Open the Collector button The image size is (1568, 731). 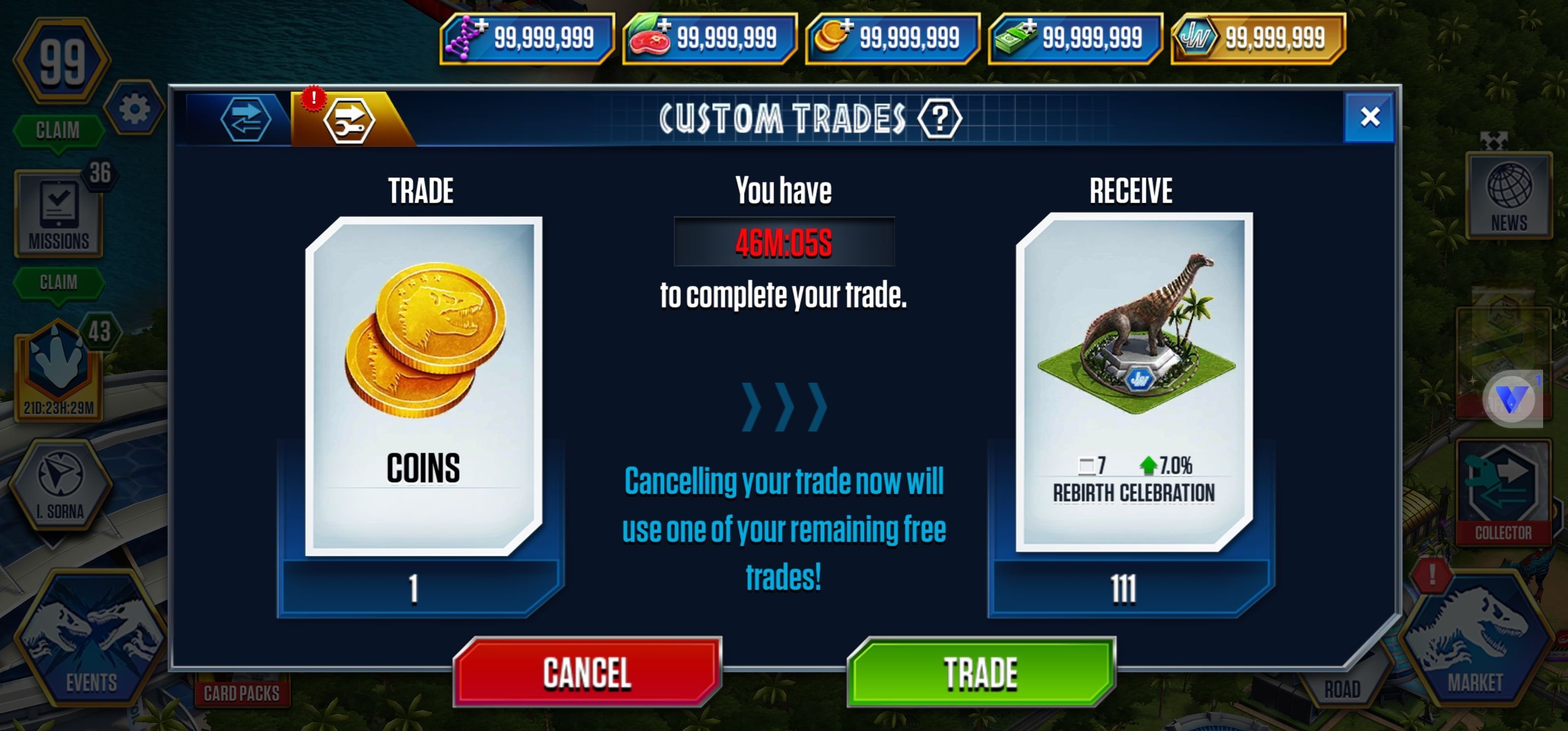click(1502, 493)
